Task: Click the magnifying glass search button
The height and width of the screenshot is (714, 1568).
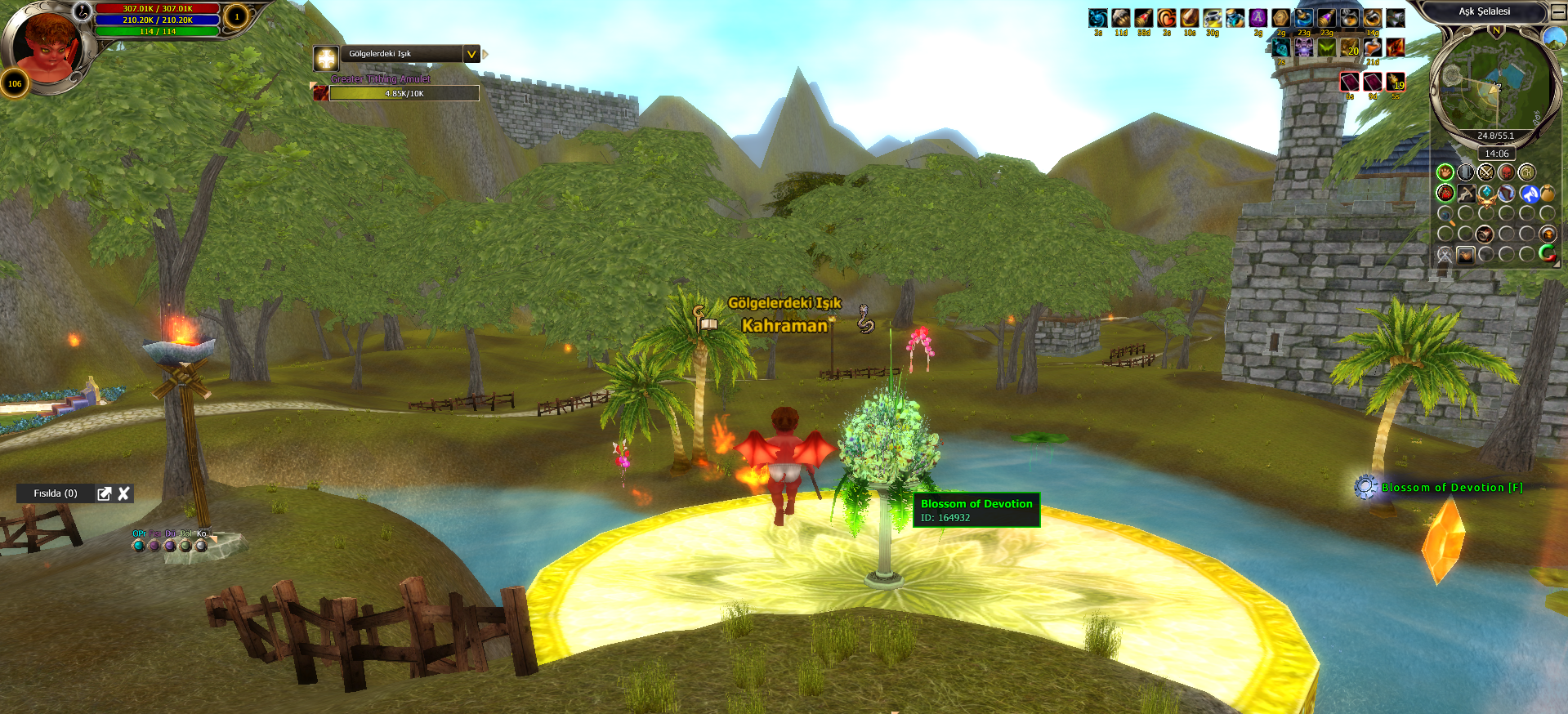Action: (x=1445, y=215)
